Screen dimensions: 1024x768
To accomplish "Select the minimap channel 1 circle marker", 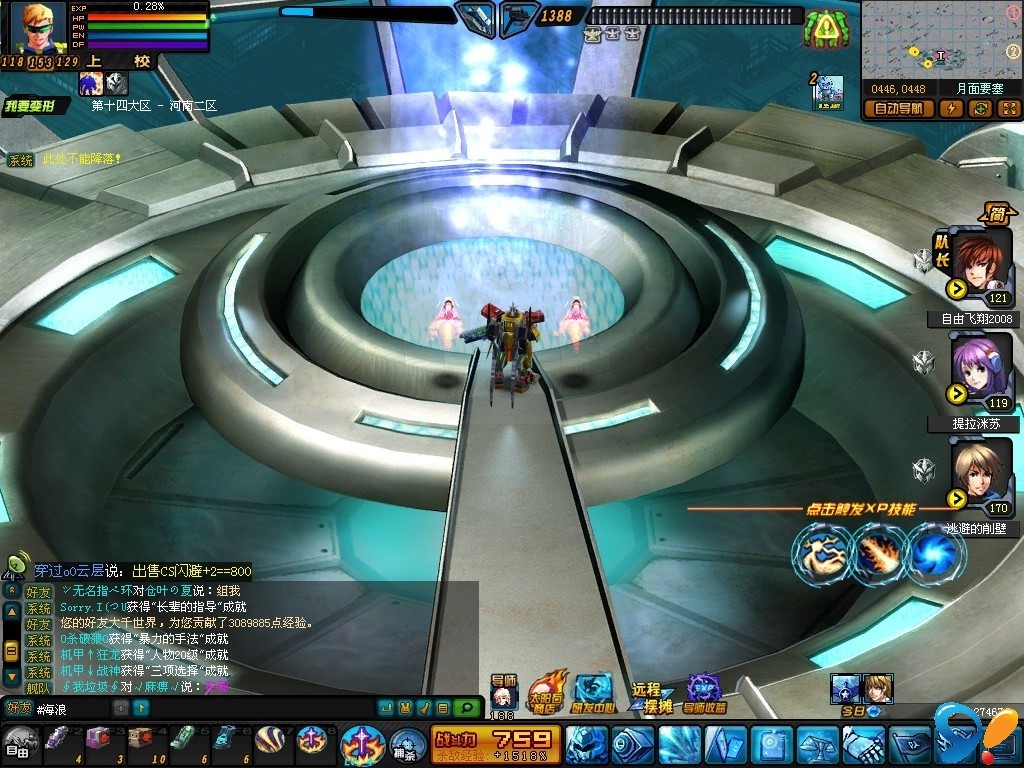I will coord(1012,14).
